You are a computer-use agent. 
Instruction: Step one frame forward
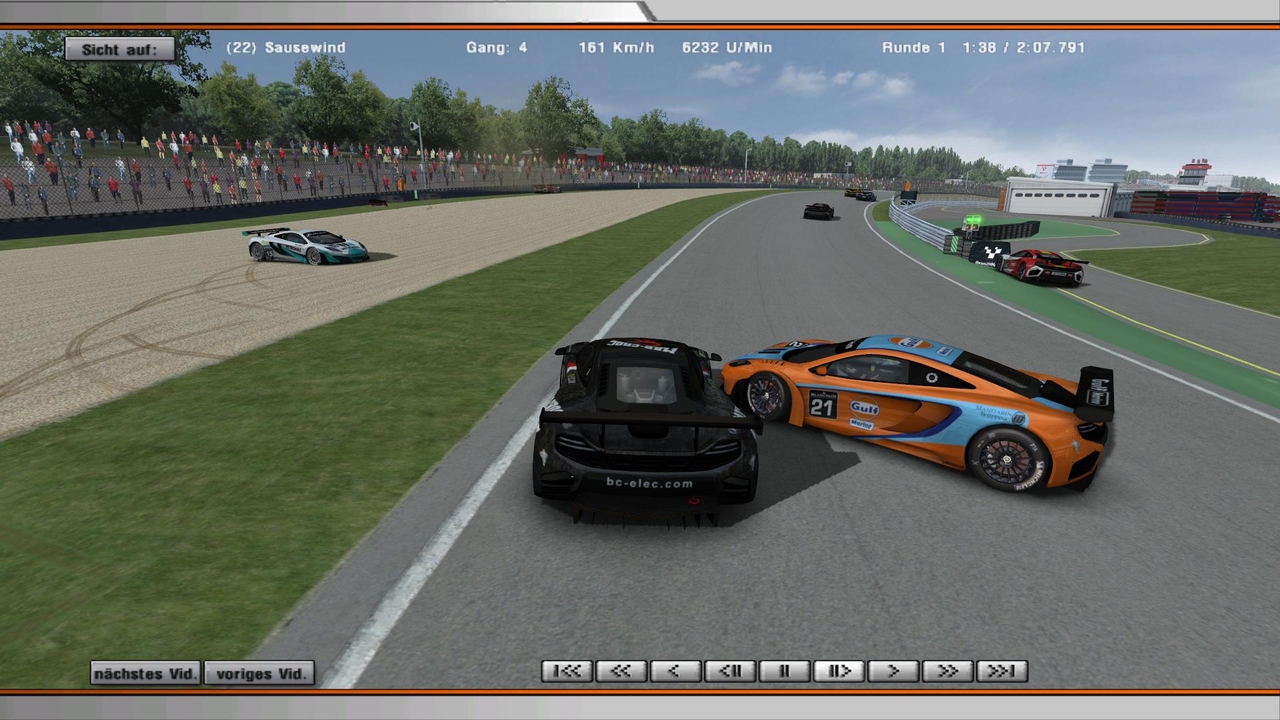tap(838, 671)
